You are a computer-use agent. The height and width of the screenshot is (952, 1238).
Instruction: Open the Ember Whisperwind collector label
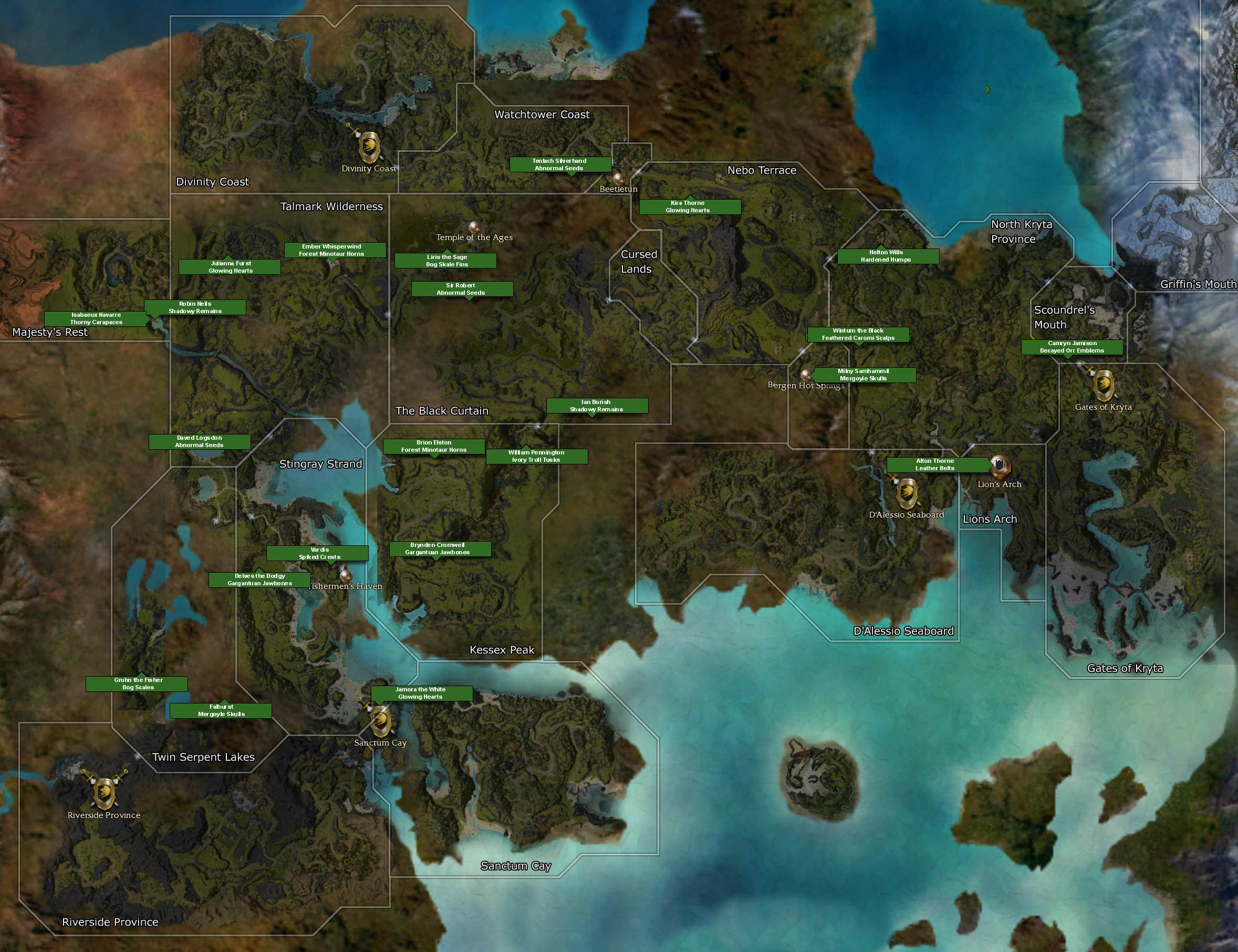(x=334, y=250)
